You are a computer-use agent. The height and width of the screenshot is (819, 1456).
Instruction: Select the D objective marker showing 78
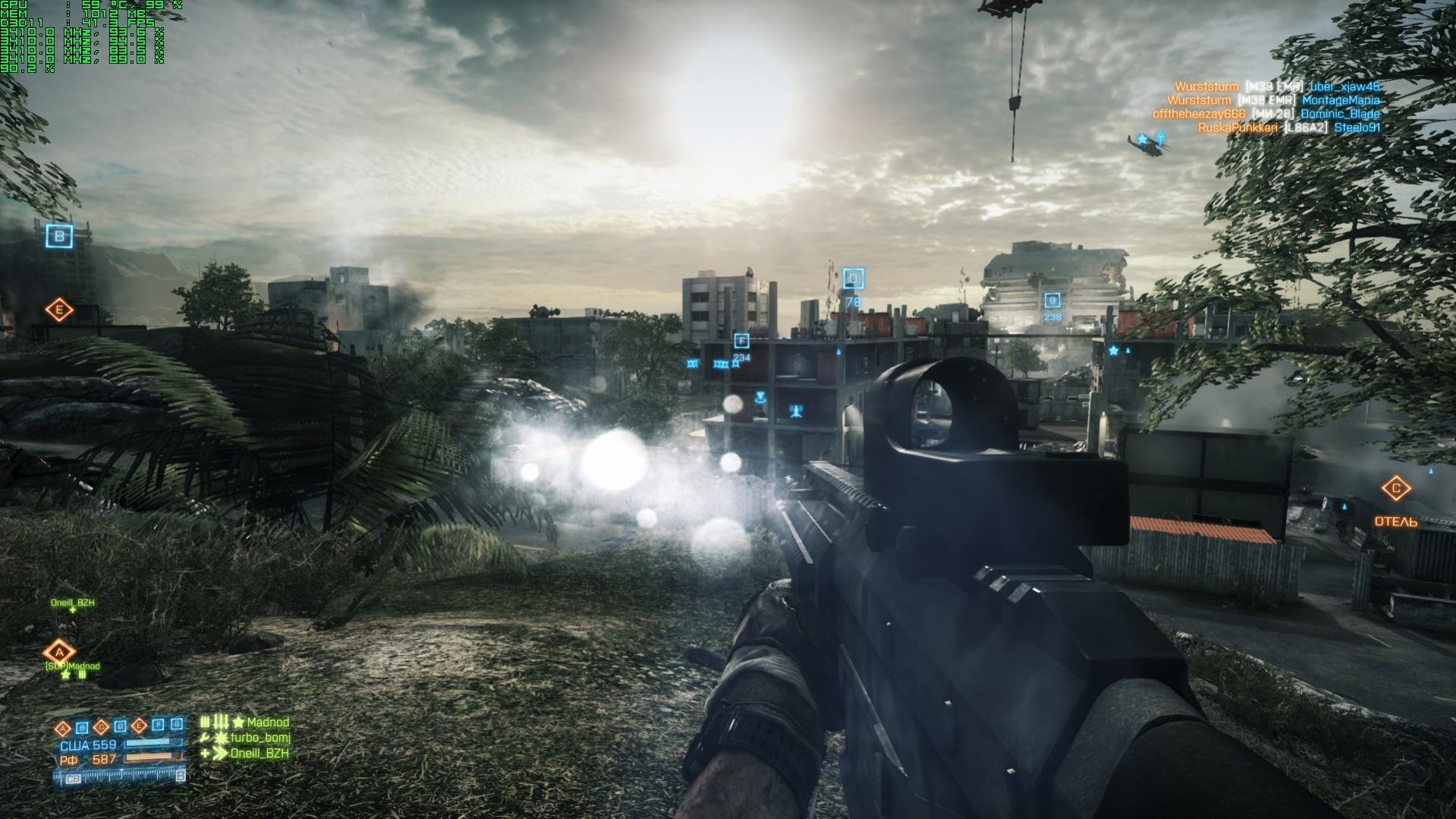(x=853, y=279)
